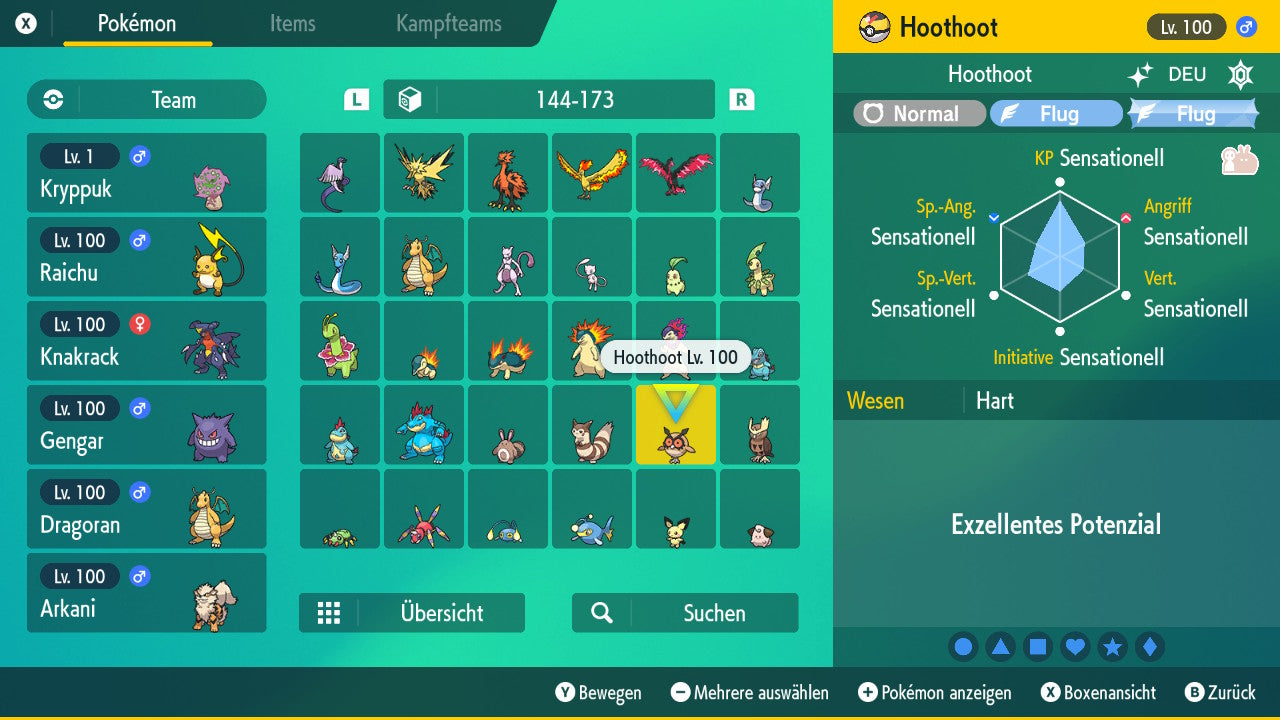Click the magnifier icon on the Suchen button

pyautogui.click(x=600, y=612)
